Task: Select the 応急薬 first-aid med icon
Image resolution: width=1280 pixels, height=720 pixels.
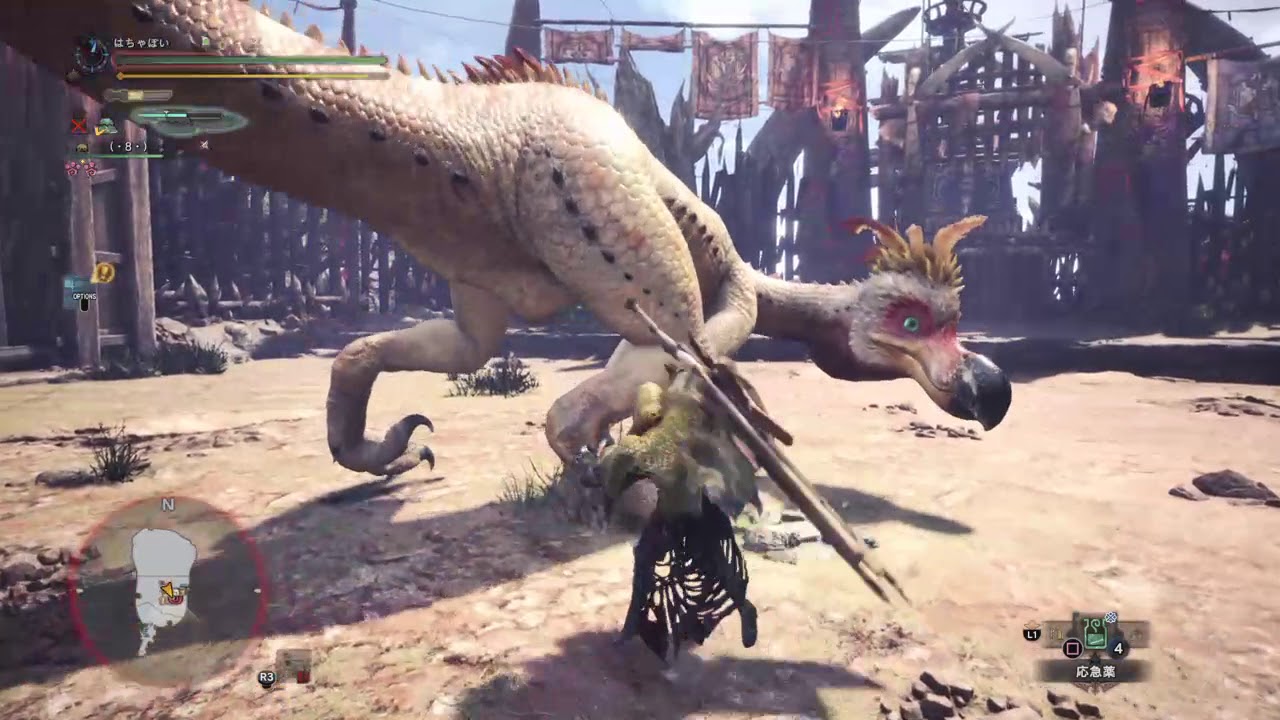Action: click(1095, 632)
